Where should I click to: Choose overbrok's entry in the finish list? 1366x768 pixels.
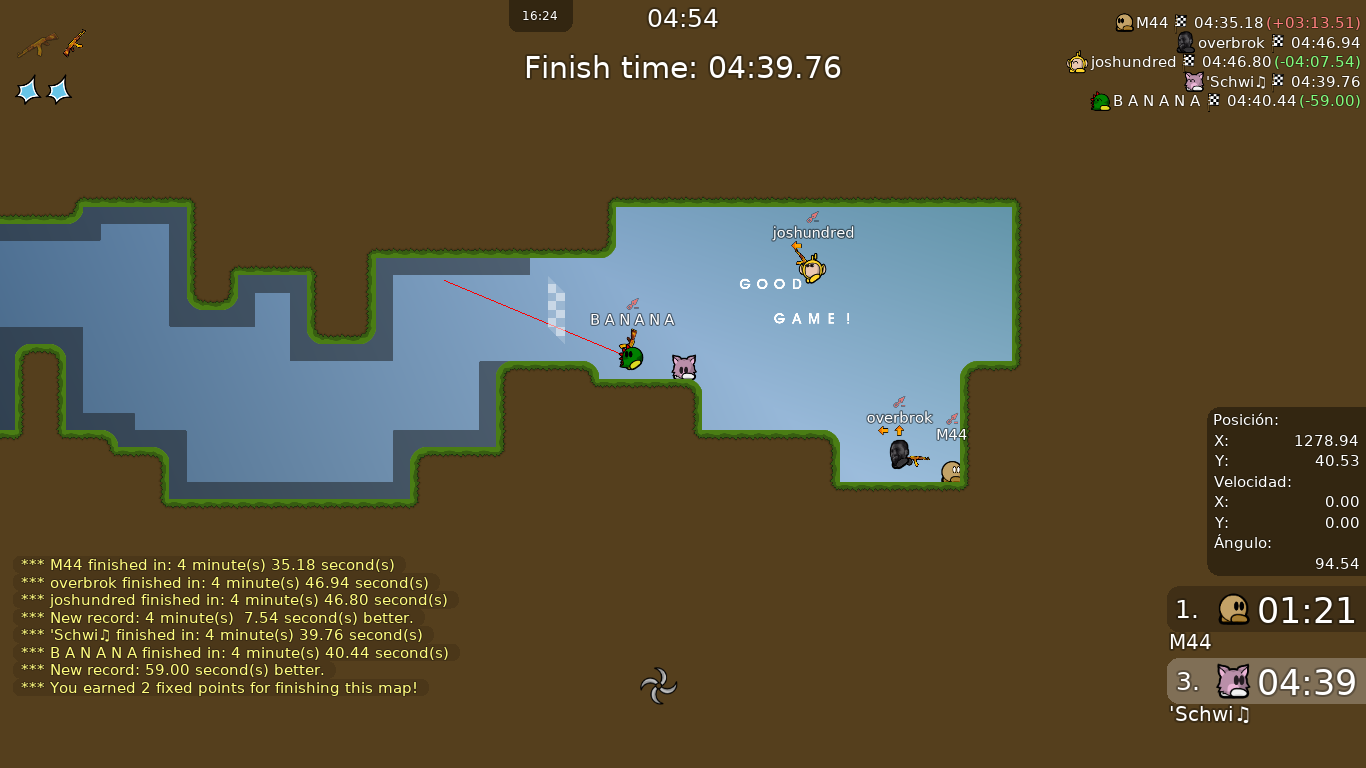point(1267,42)
